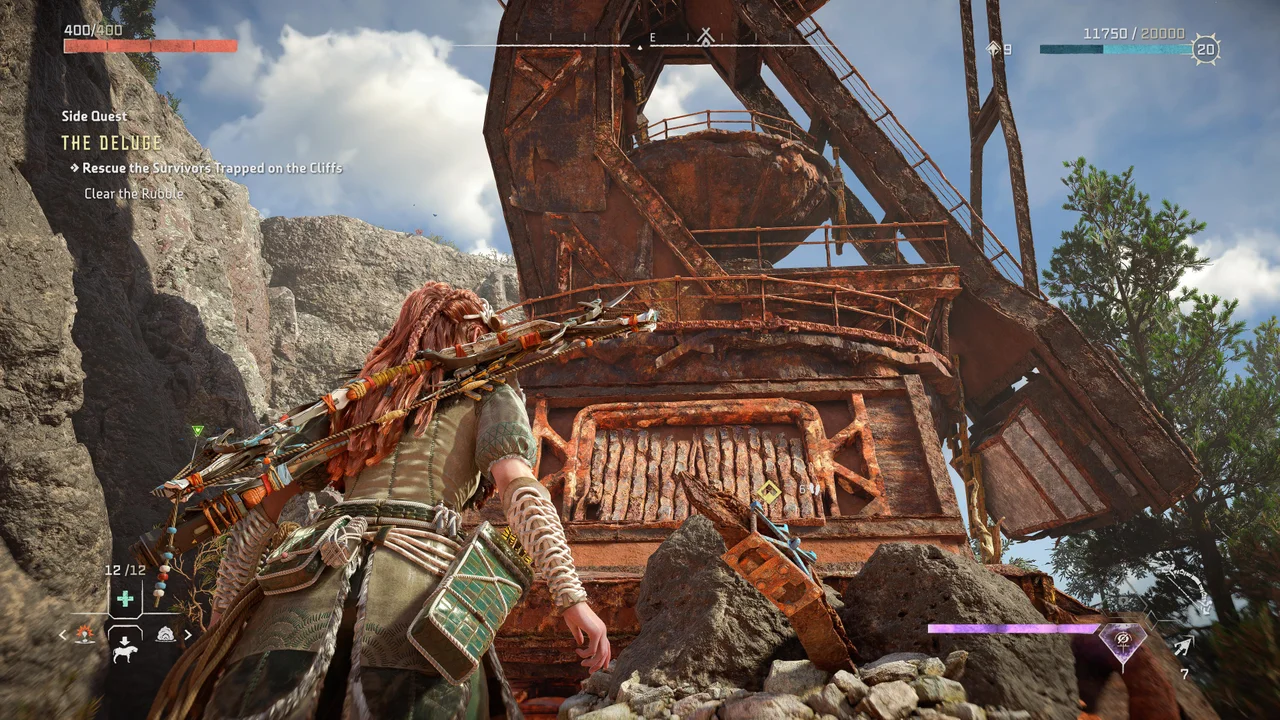
Task: Open the skill points arrow icon
Action: point(993,48)
